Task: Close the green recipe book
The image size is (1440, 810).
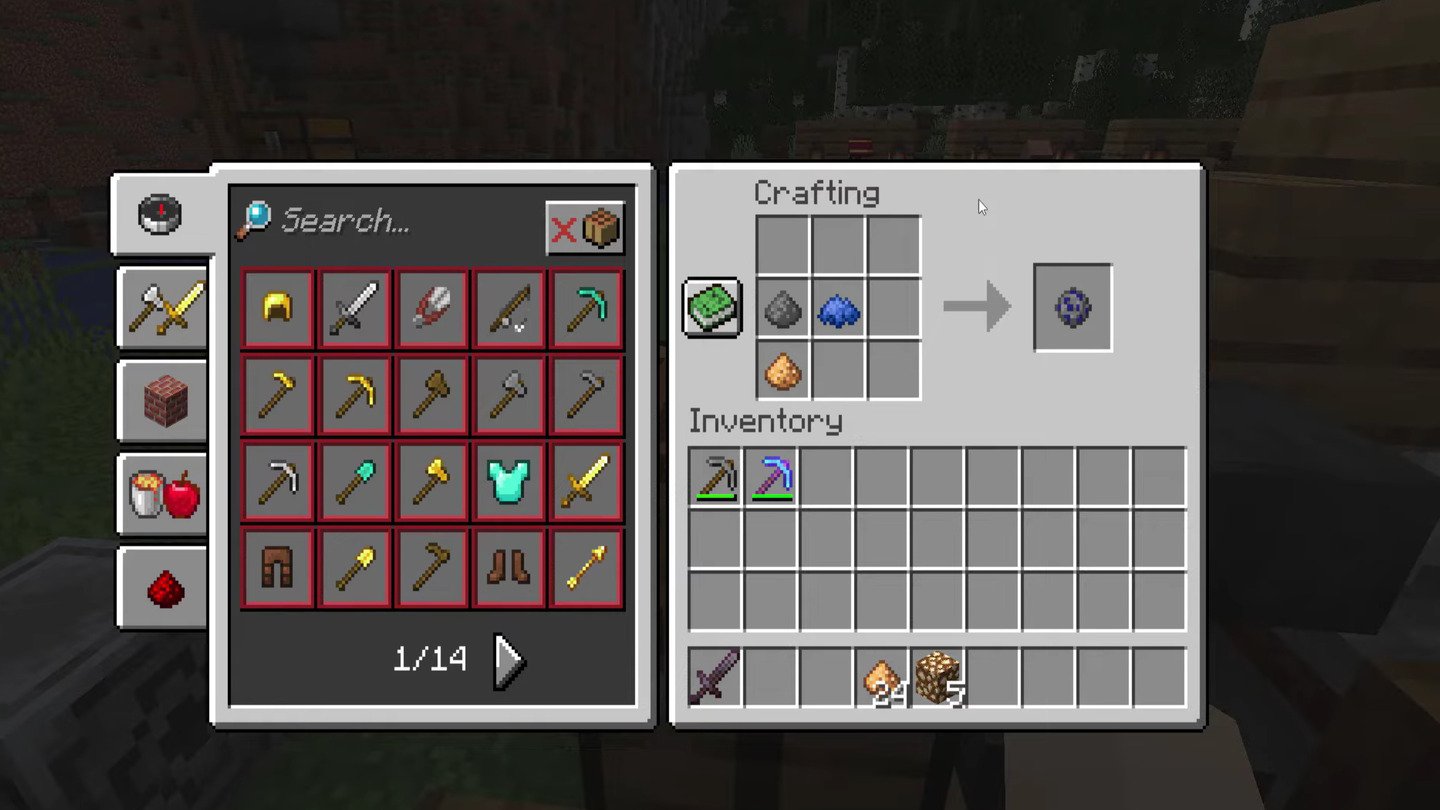Action: [712, 307]
